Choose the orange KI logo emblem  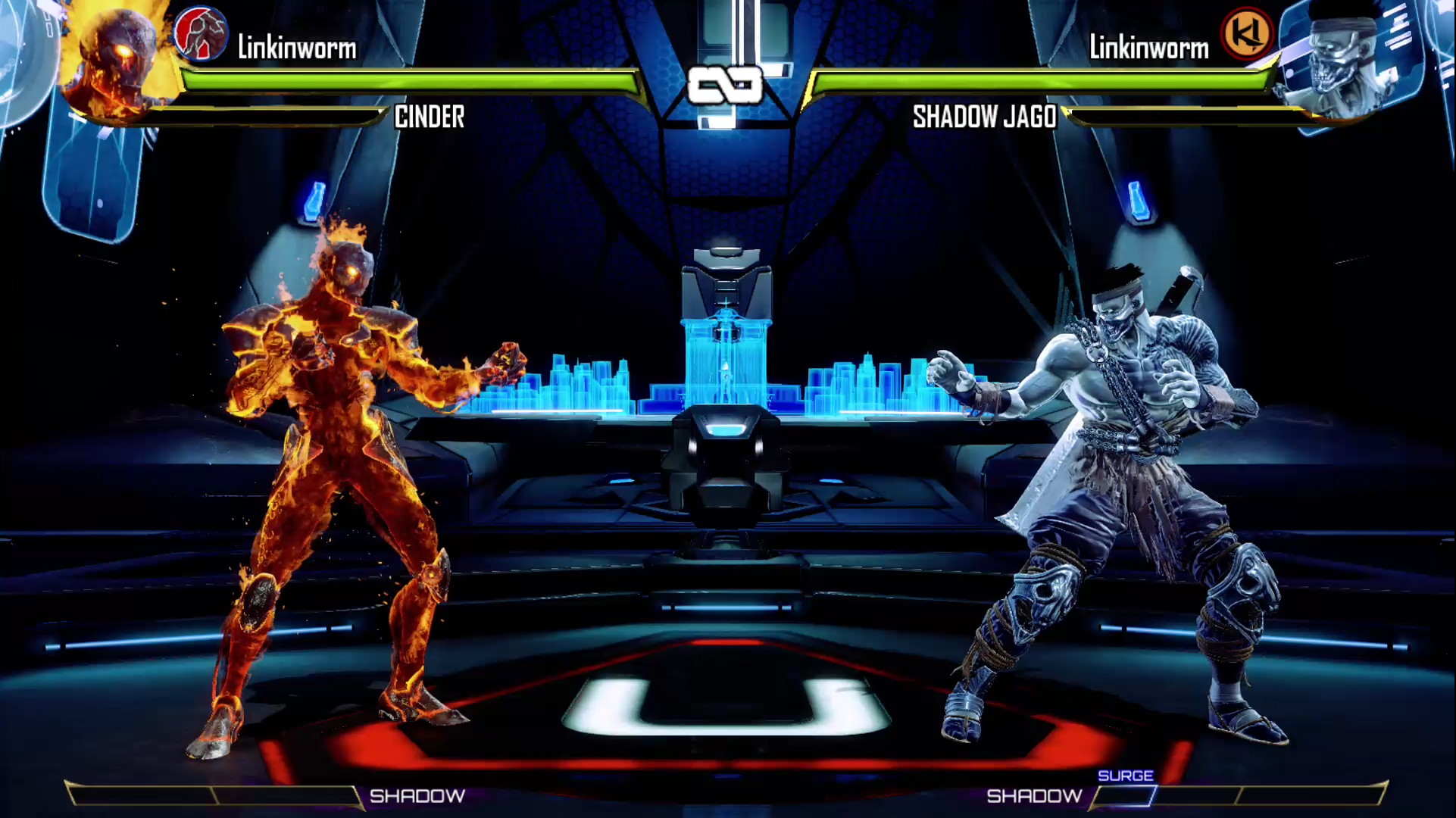[x=1247, y=34]
